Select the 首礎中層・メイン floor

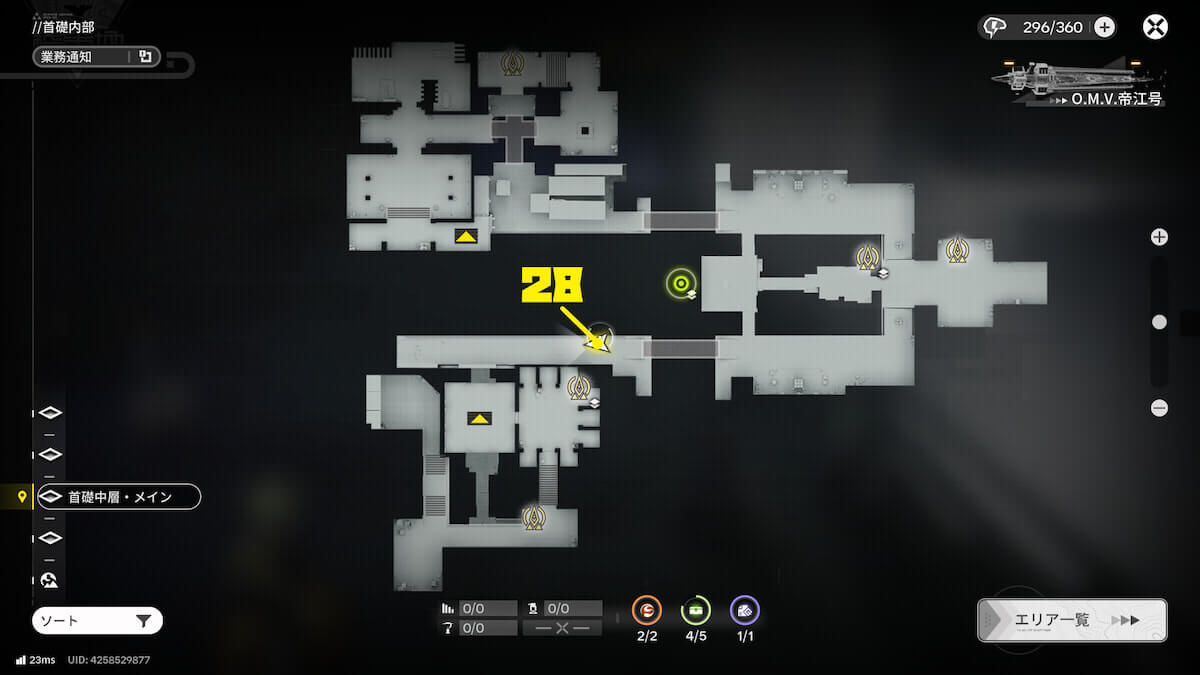(118, 496)
